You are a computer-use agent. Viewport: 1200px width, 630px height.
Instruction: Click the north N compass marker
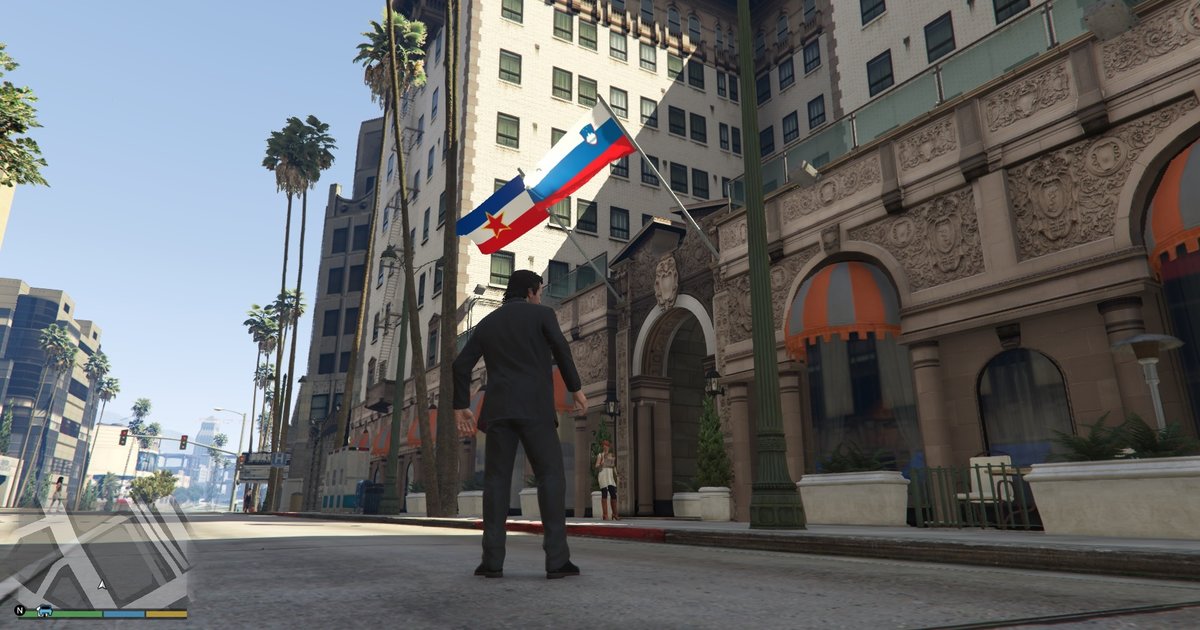pyautogui.click(x=19, y=609)
